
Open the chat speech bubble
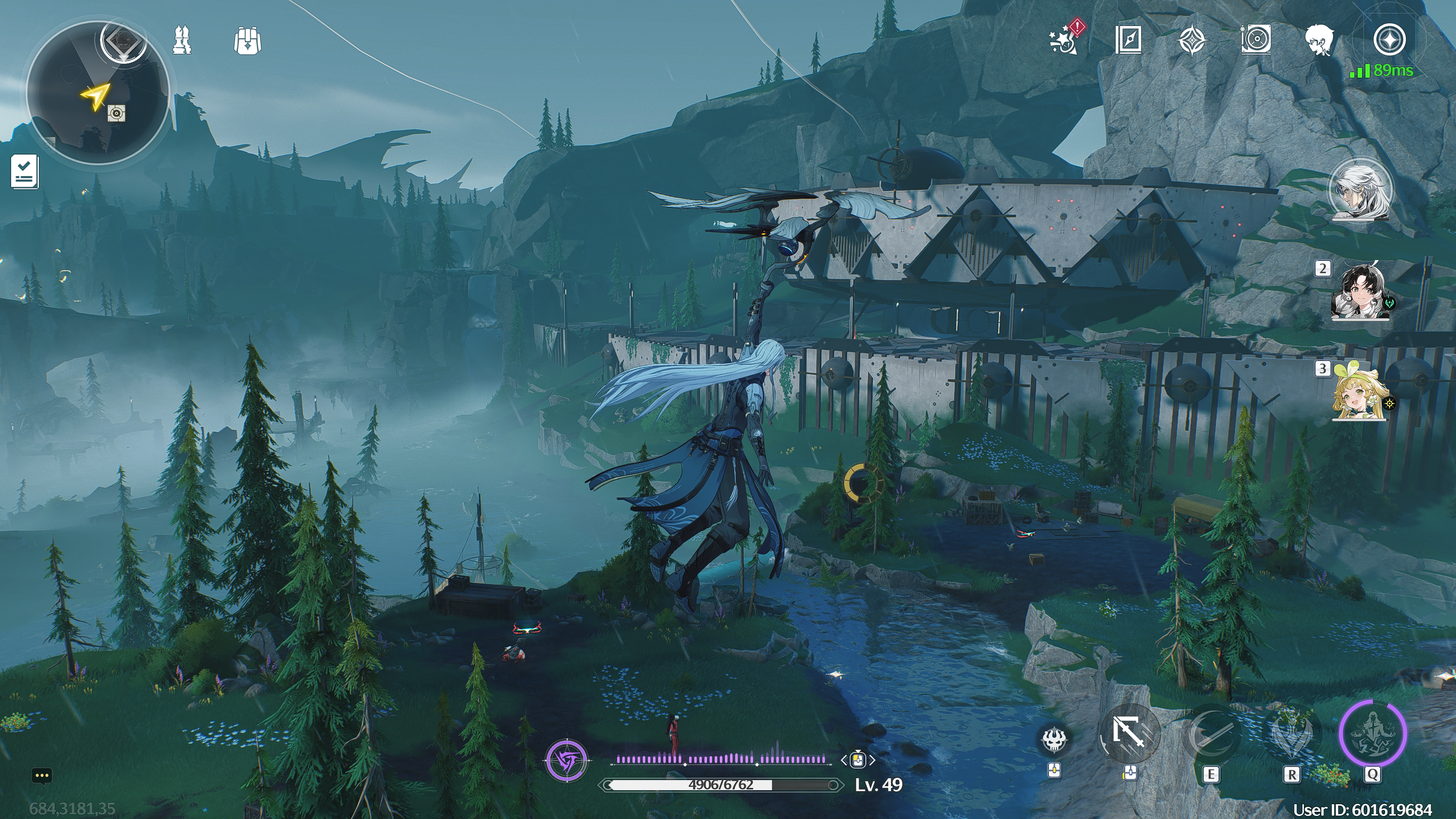(42, 775)
